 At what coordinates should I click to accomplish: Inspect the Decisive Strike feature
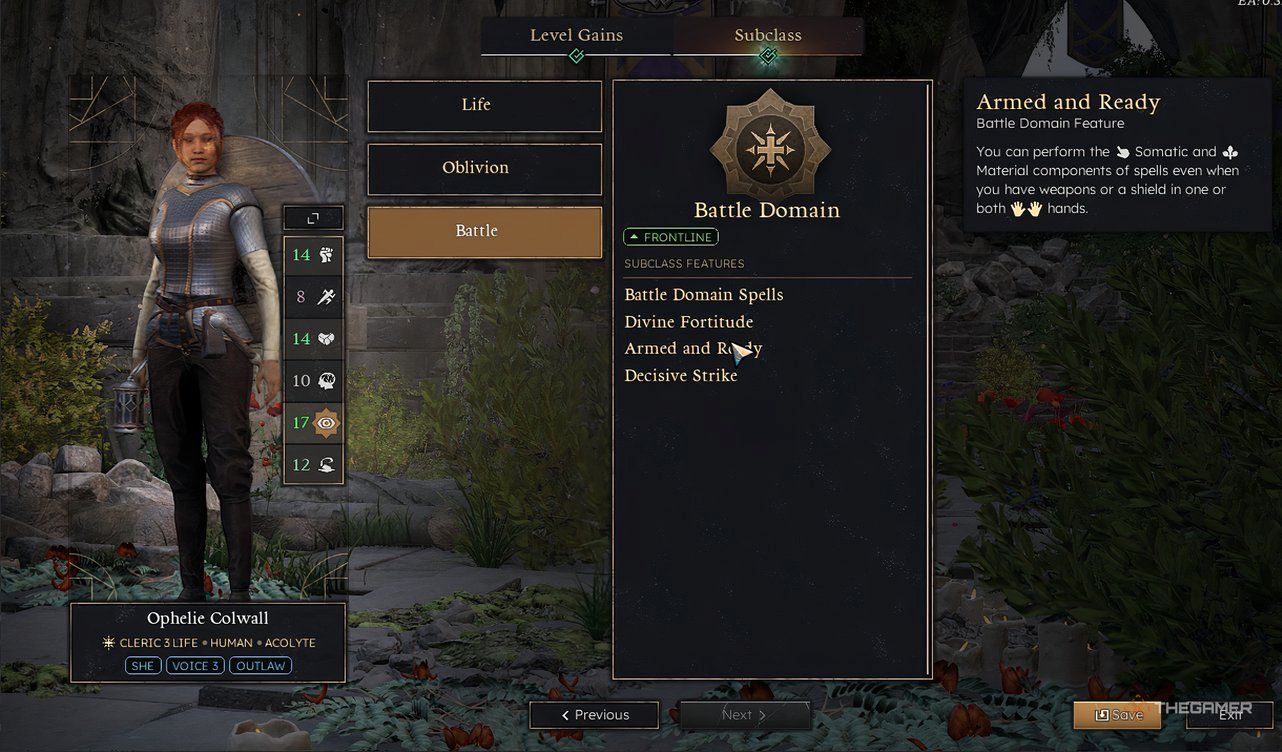pyautogui.click(x=681, y=376)
